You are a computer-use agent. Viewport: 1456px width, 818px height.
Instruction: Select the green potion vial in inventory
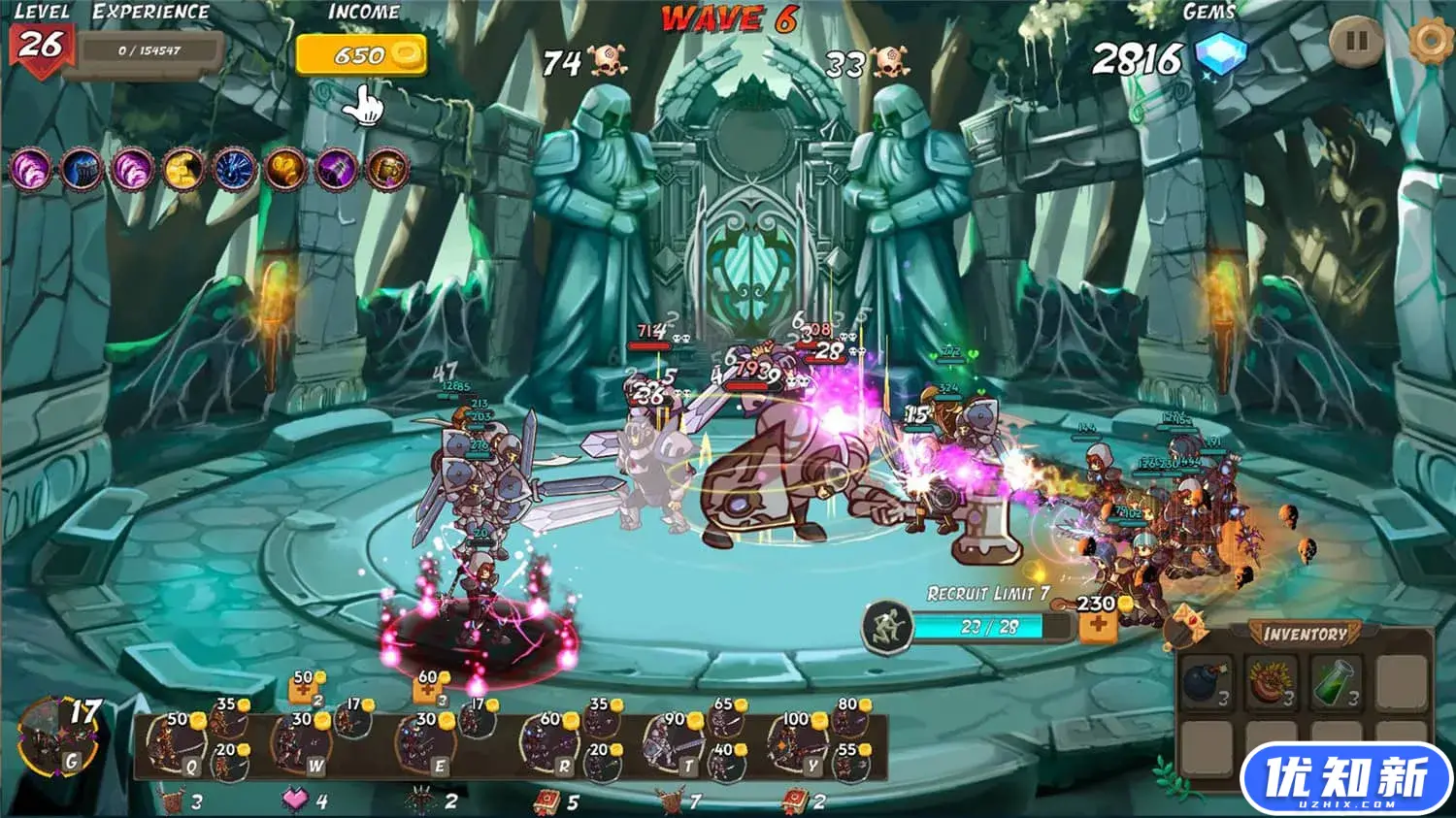pos(1336,681)
